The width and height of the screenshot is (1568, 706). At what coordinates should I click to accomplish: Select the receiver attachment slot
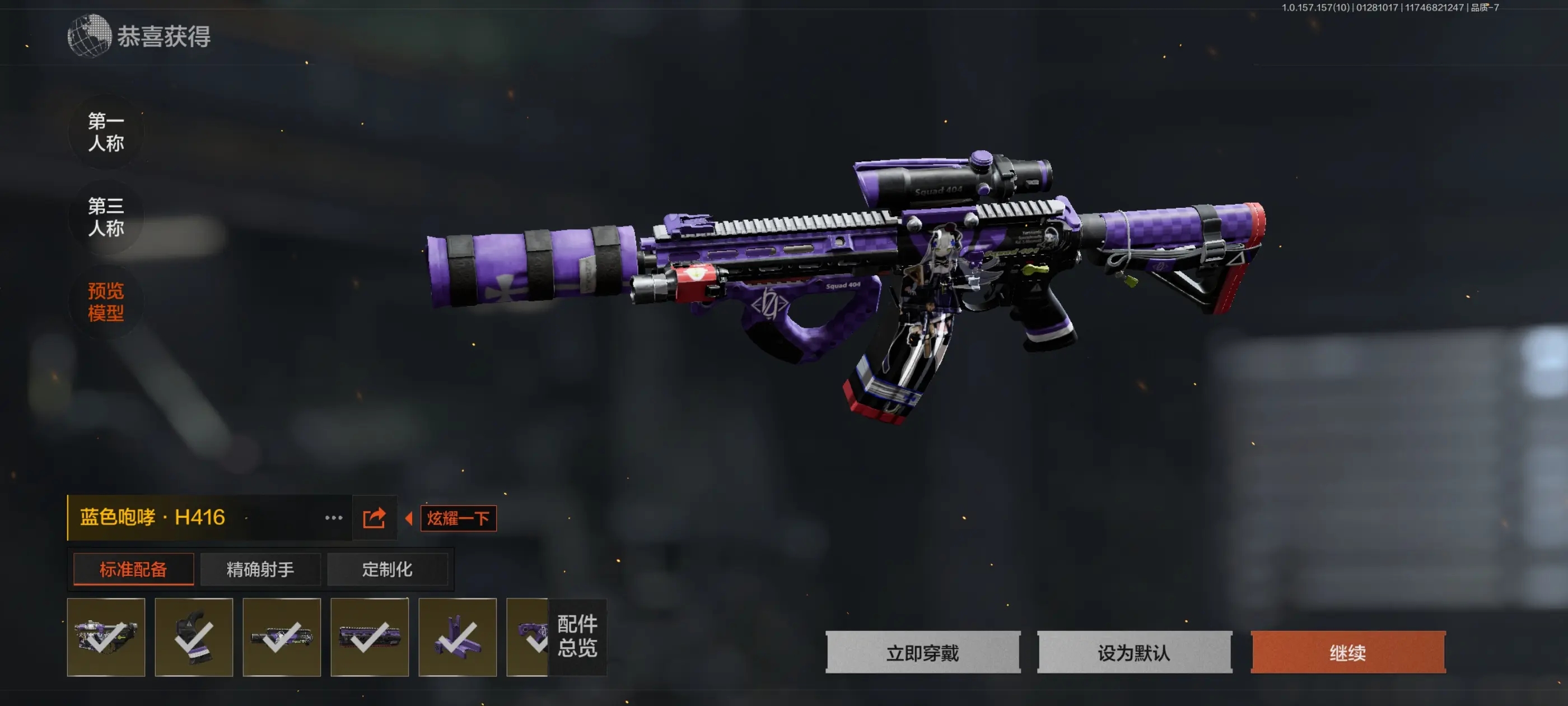106,637
